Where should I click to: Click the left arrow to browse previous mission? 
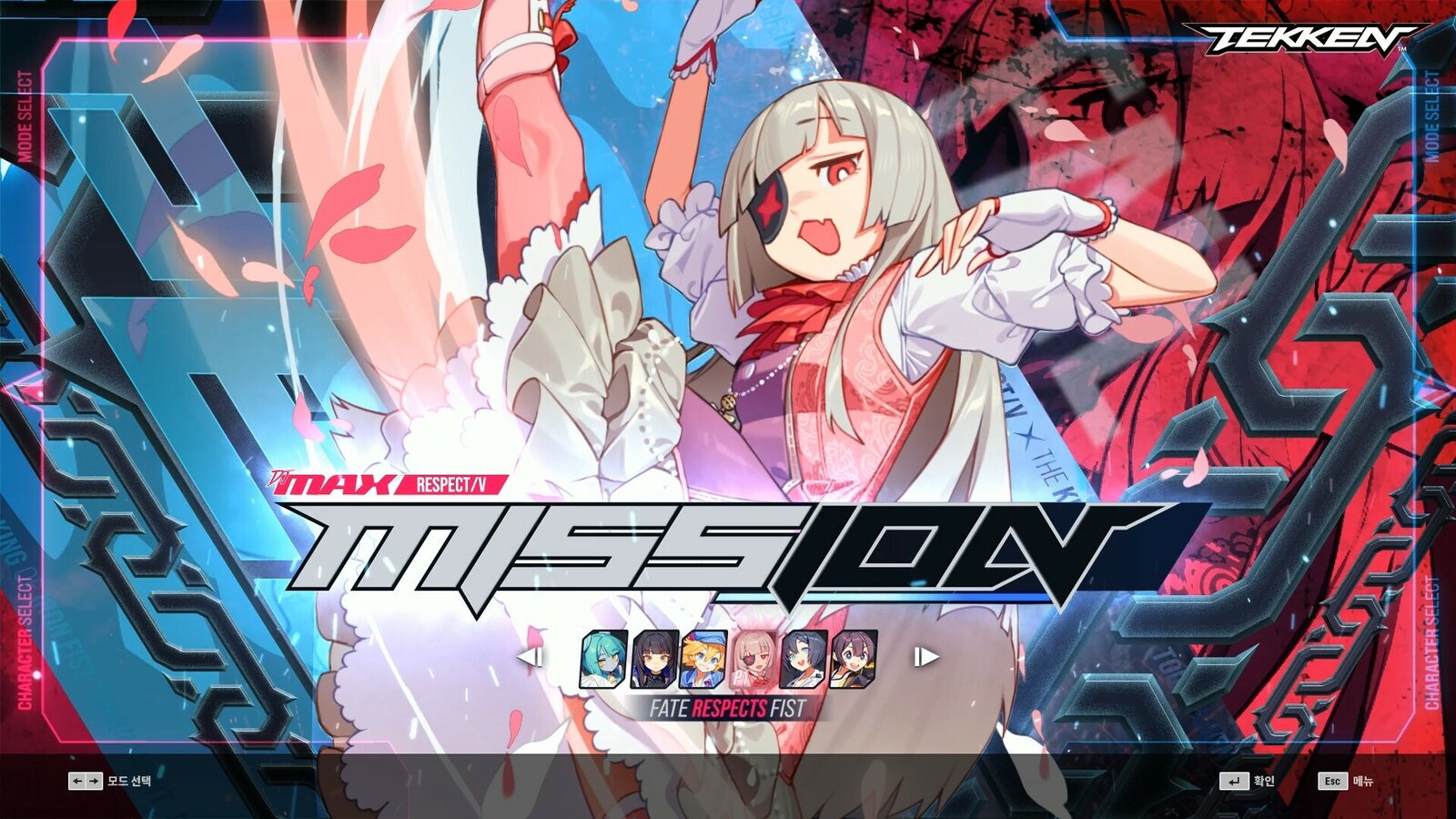[x=531, y=657]
